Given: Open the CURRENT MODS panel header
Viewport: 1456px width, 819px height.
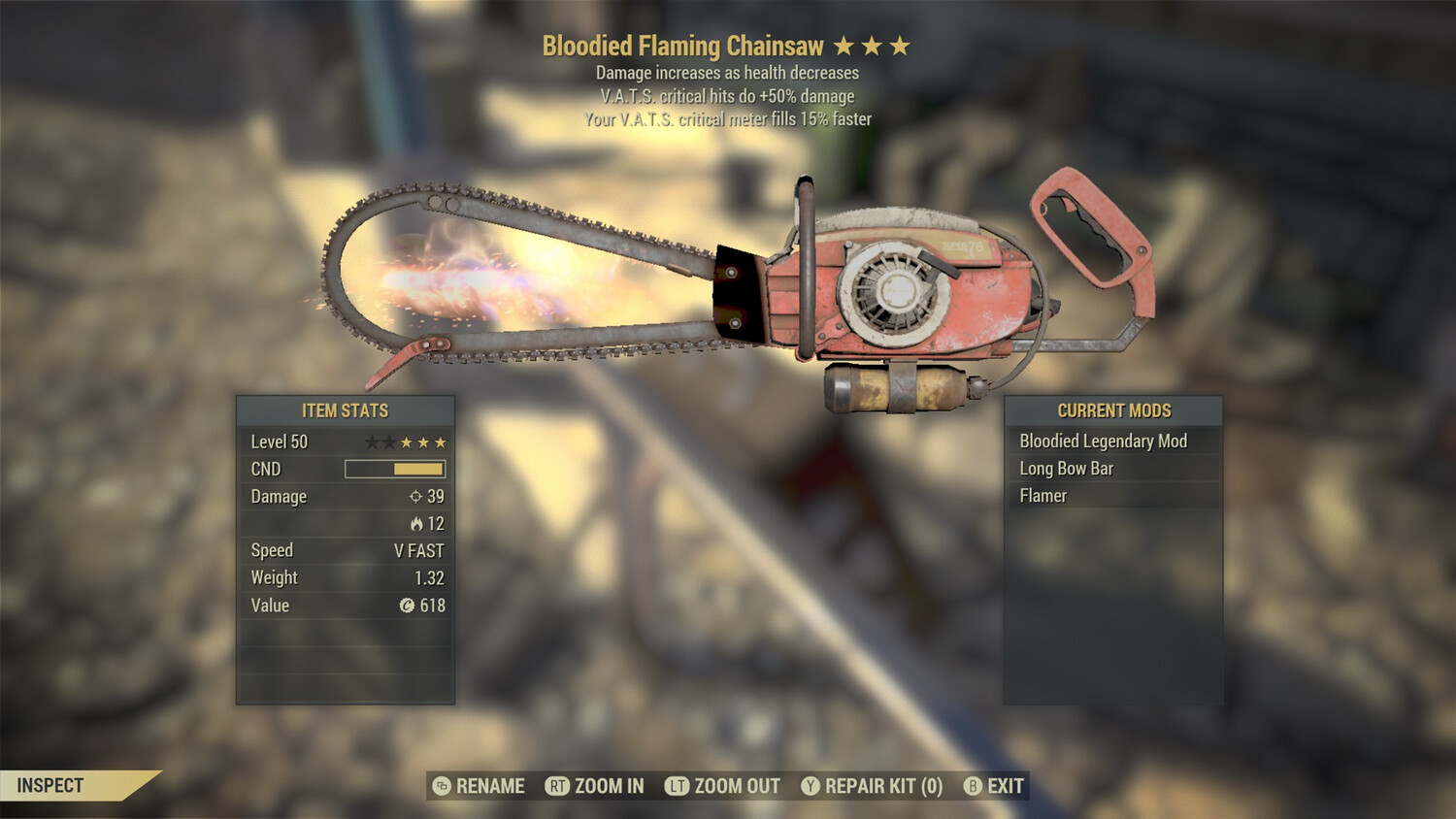Looking at the screenshot, I should coord(1112,409).
